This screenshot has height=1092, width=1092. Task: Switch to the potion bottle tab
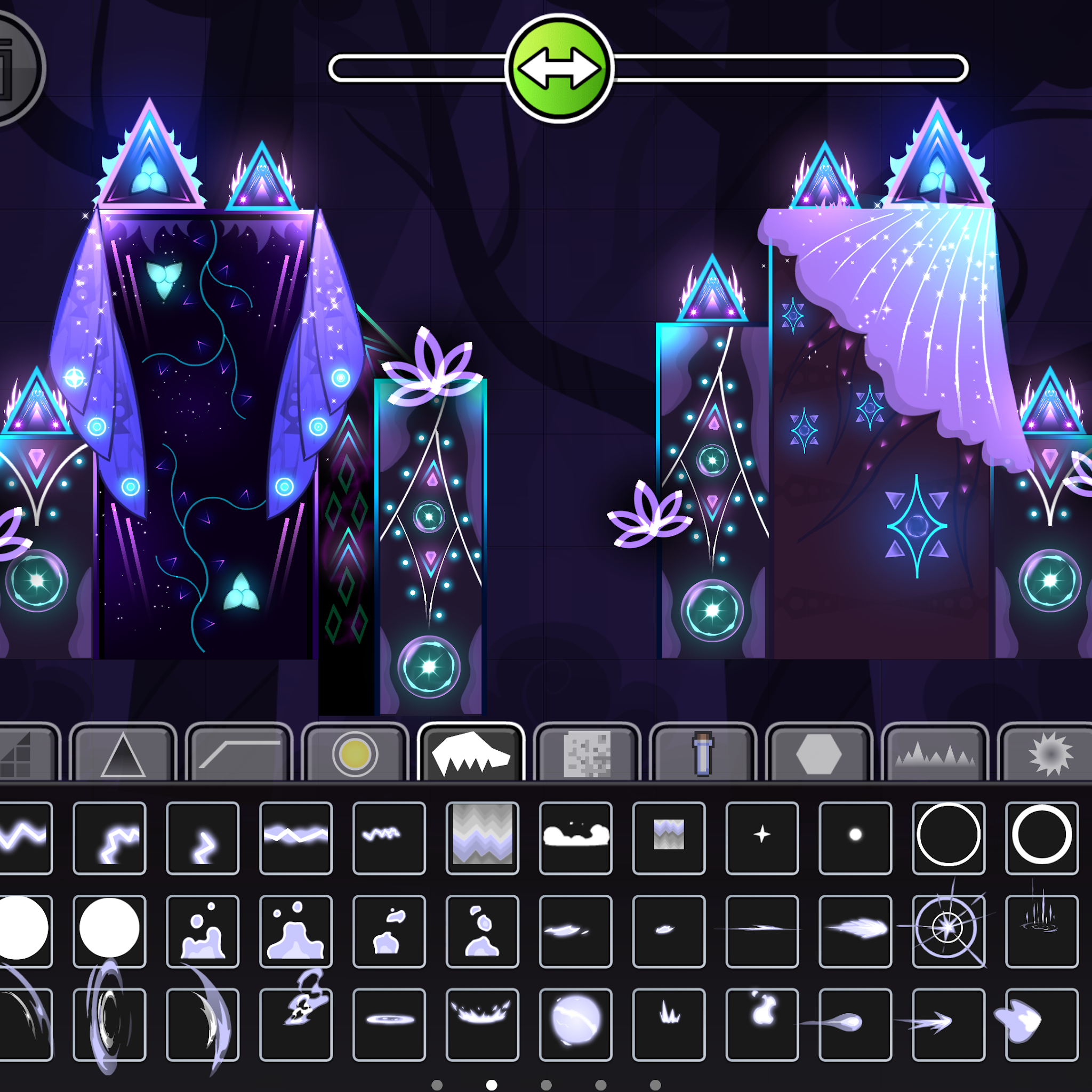click(x=703, y=754)
